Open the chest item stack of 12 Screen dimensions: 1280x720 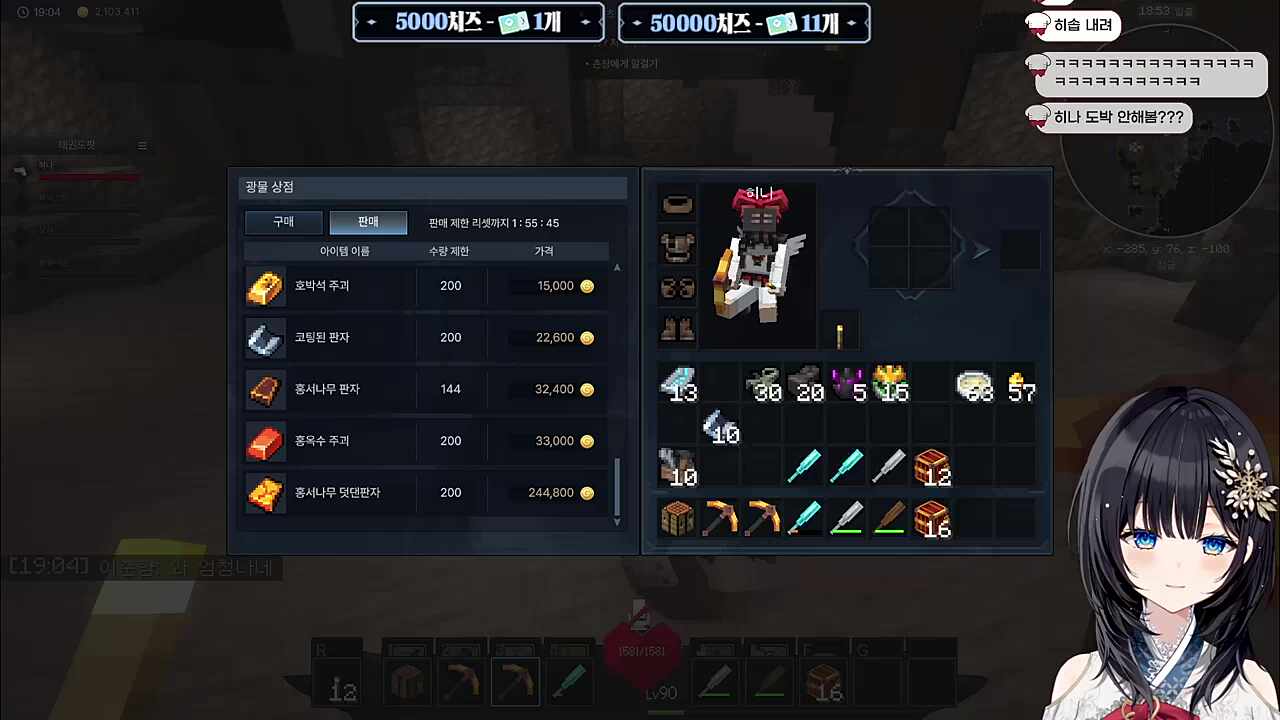932,465
